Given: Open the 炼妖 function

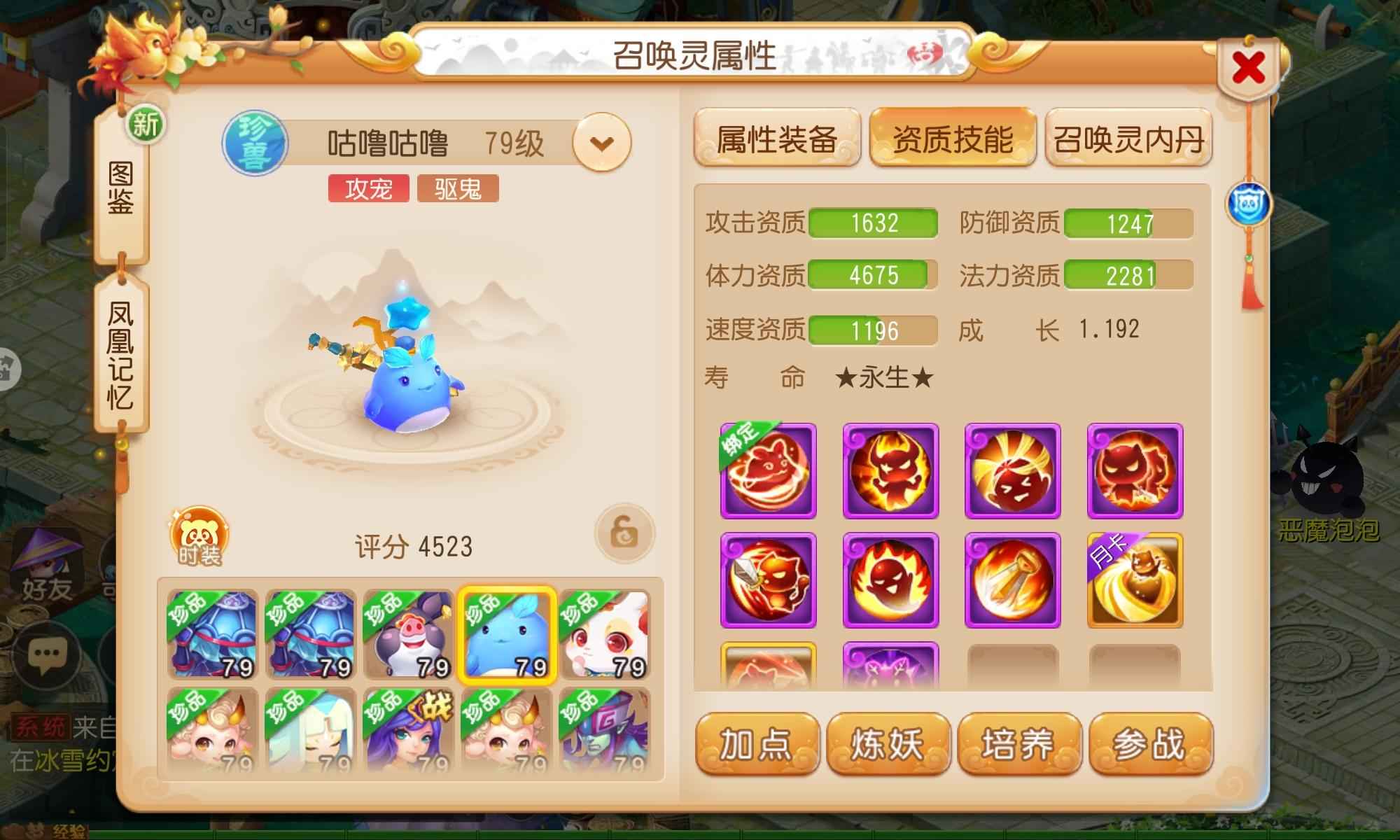Looking at the screenshot, I should coord(888,743).
